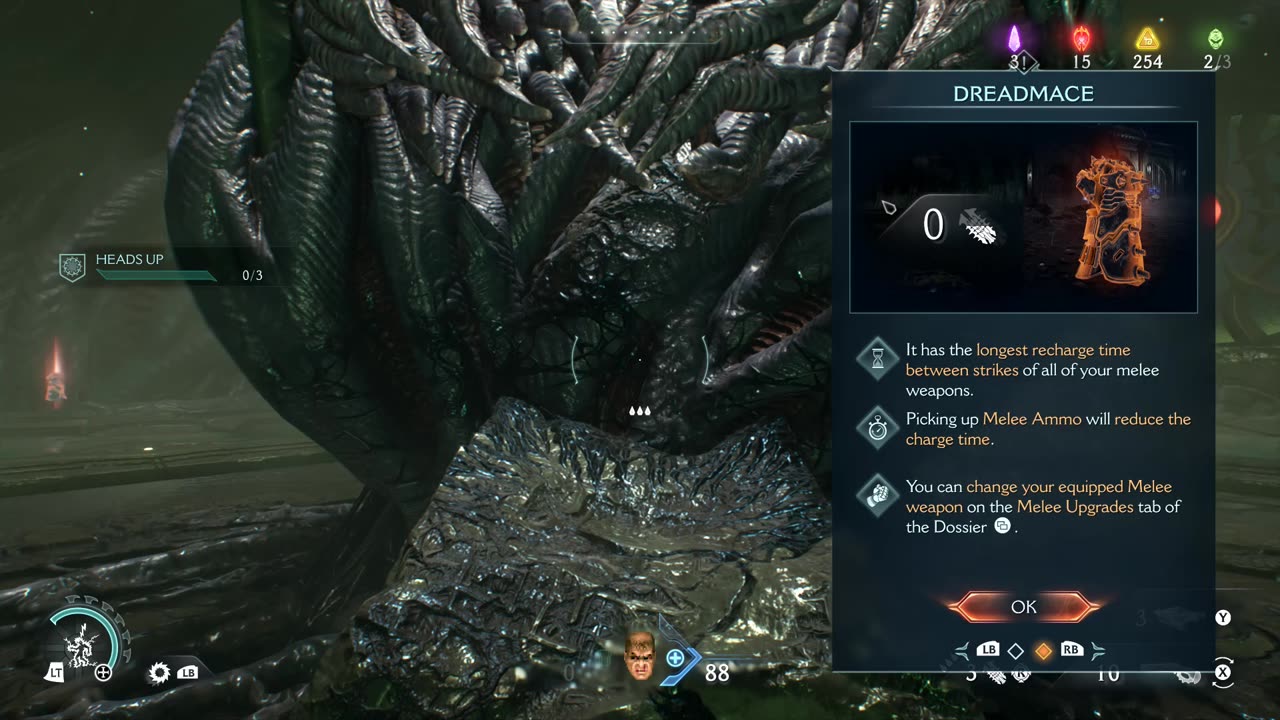
Task: Confirm the Dreadmace tutorial with OK
Action: (1023, 607)
